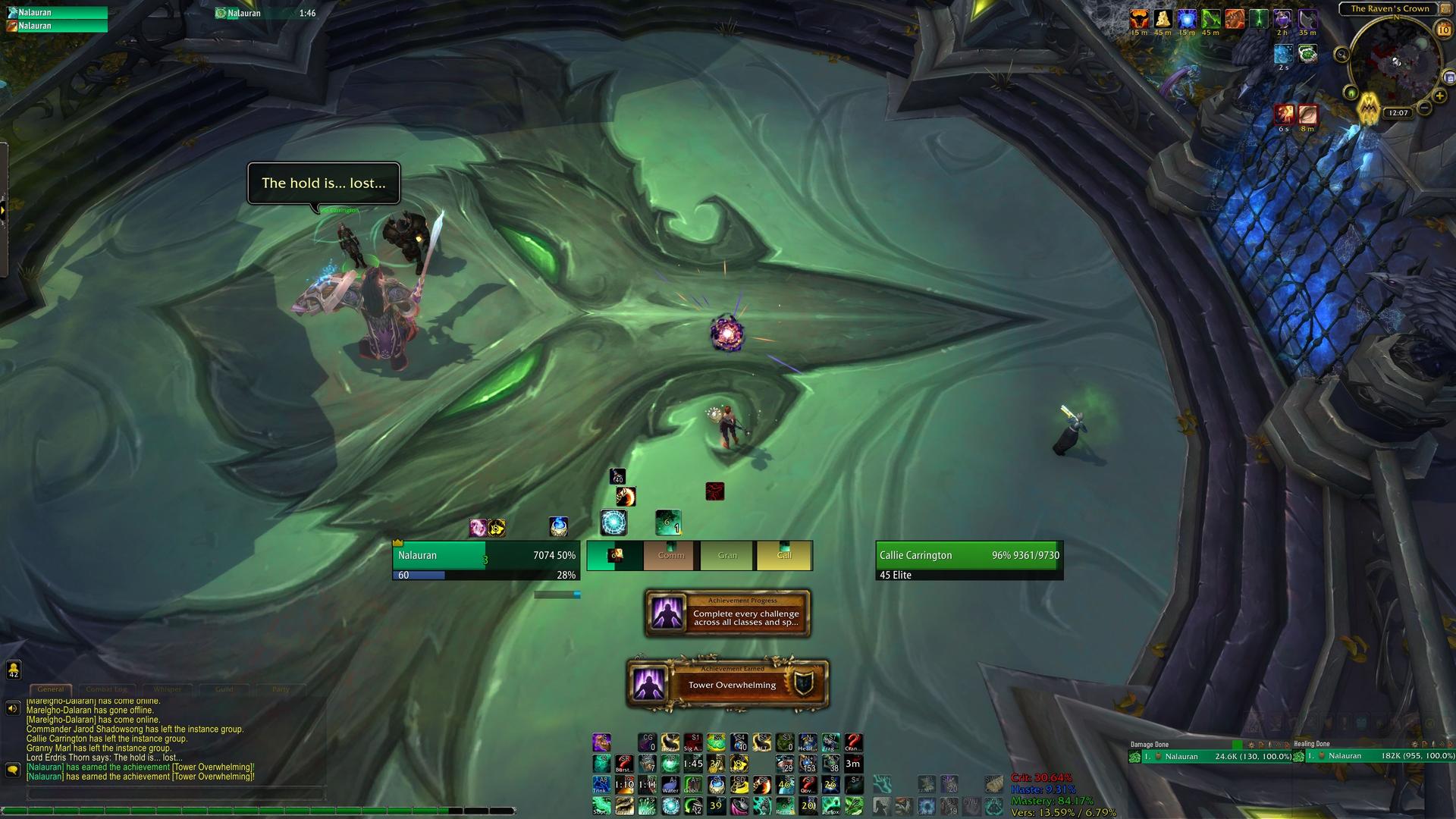This screenshot has height=819, width=1456.
Task: Show the Party chat tab
Action: 281,689
